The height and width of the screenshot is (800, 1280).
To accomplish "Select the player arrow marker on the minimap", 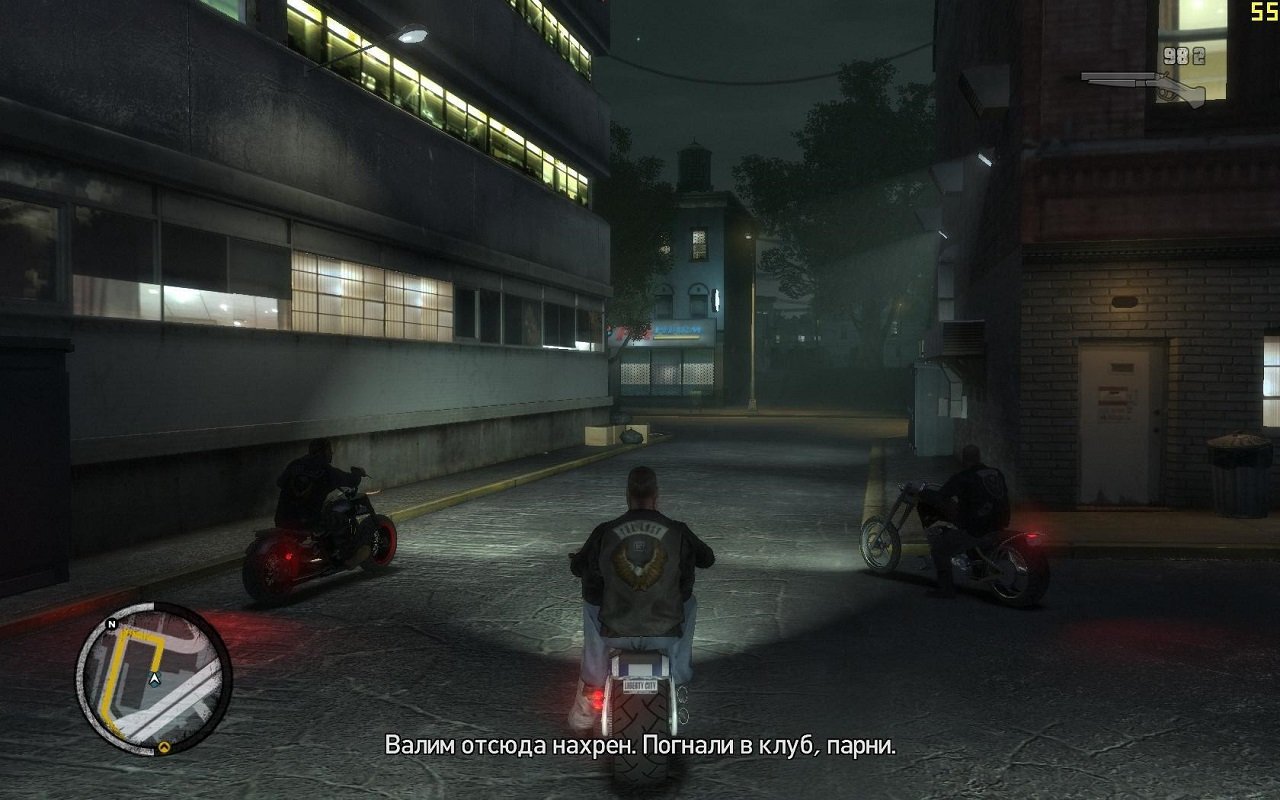I will point(154,679).
